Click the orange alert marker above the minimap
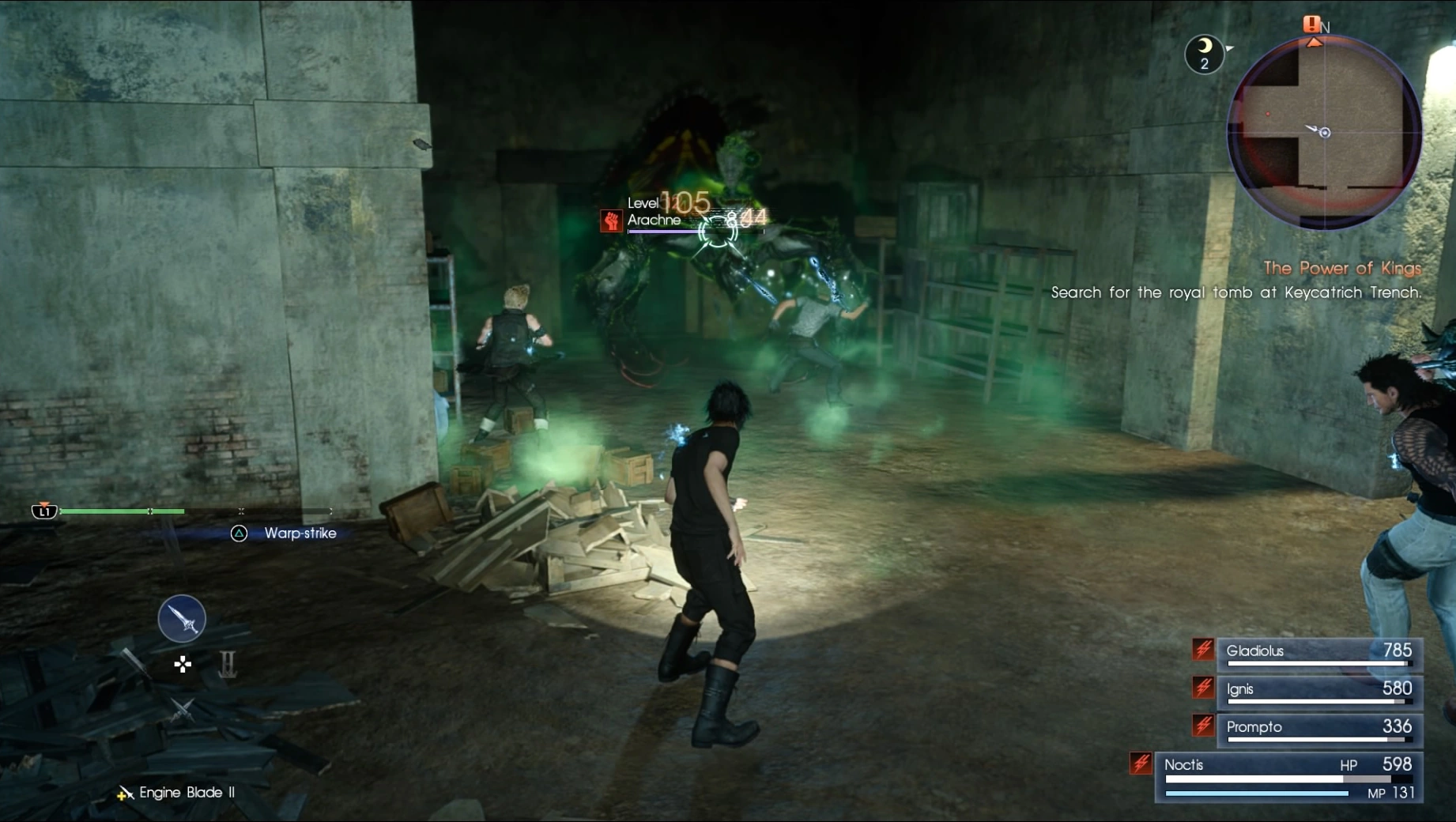The height and width of the screenshot is (822, 1456). pos(1311,25)
